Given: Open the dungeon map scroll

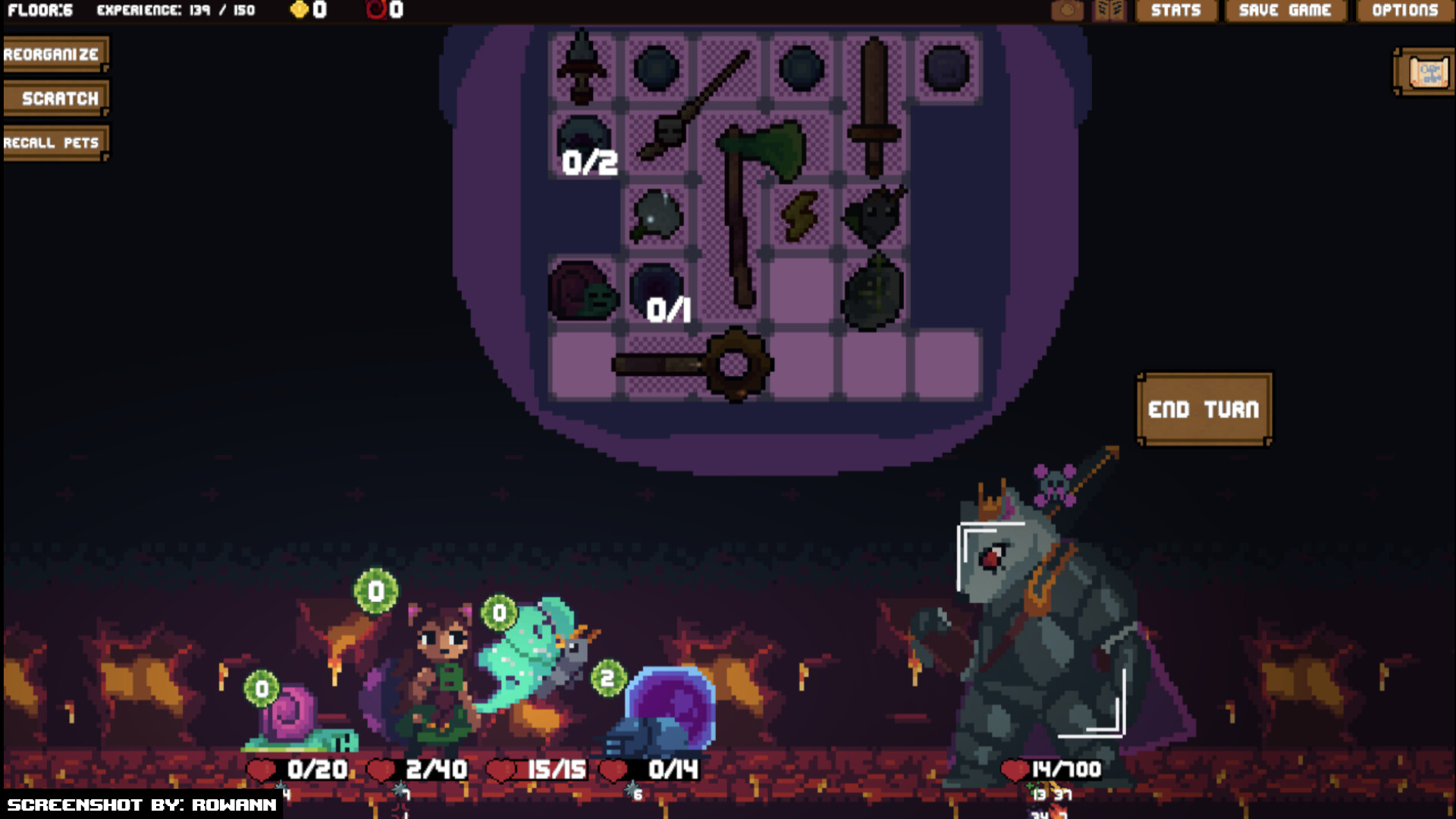Looking at the screenshot, I should tap(1424, 72).
